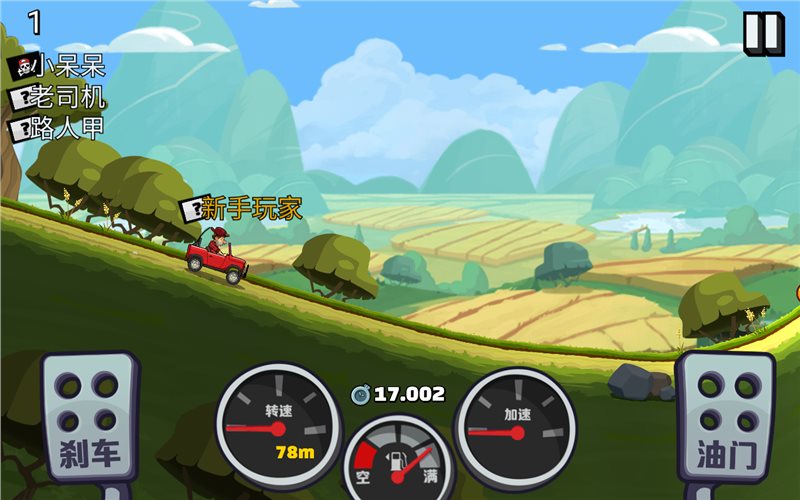Pause the race with the pause button
800x500 pixels.
pos(762,33)
